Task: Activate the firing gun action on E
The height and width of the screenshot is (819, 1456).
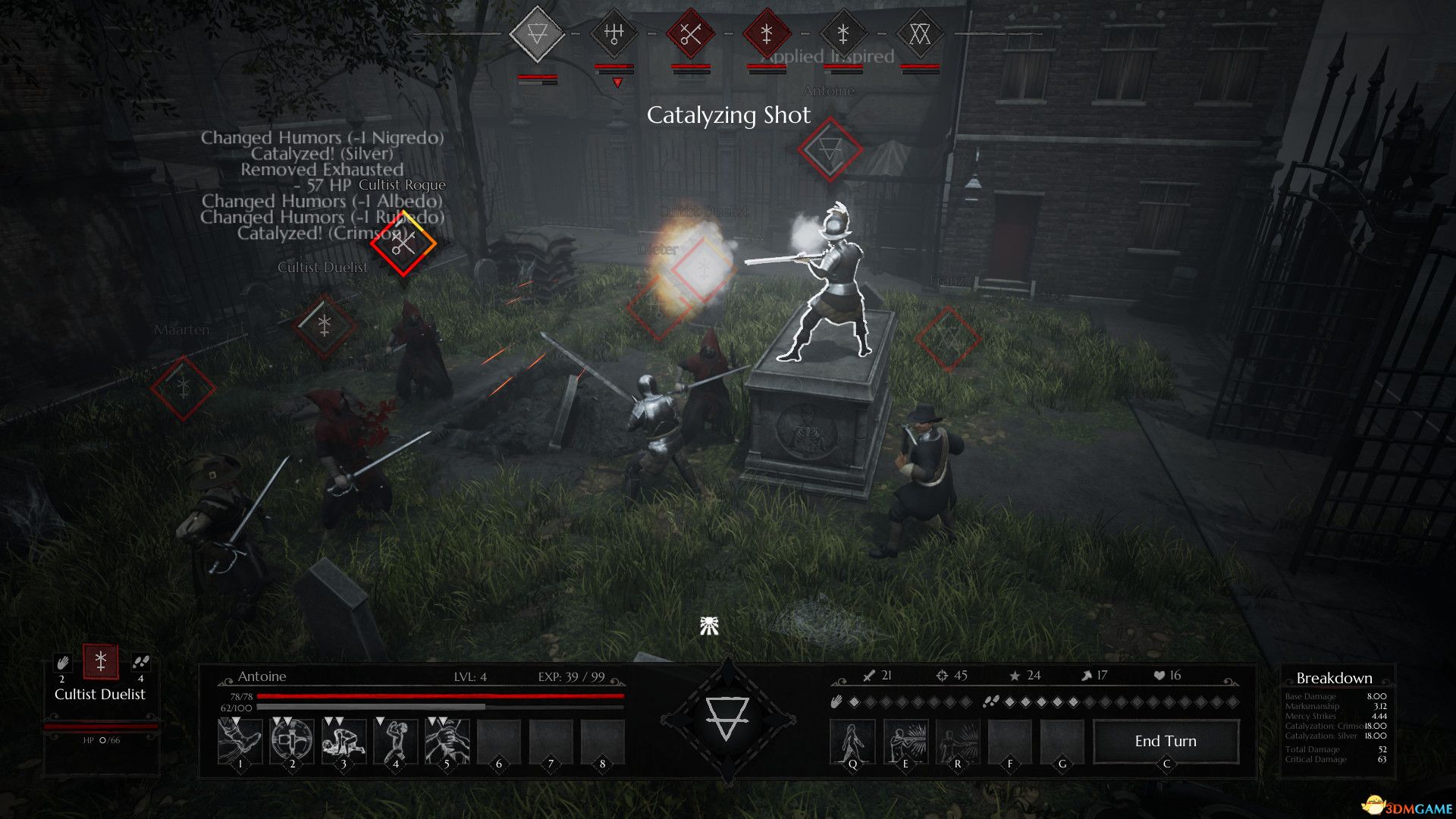Action: pos(905,741)
